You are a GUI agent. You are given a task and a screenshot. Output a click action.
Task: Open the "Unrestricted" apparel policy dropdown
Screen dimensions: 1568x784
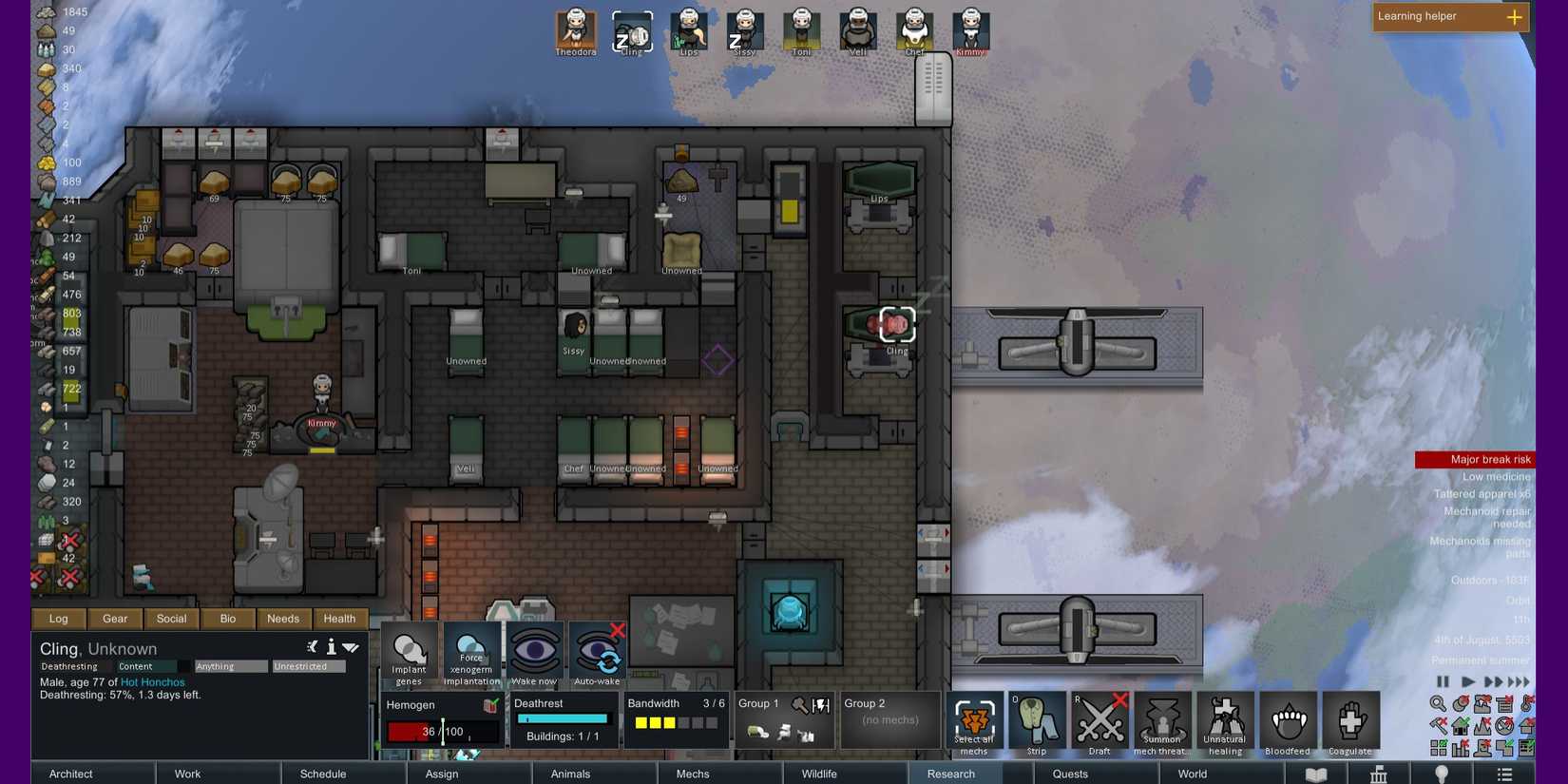pyautogui.click(x=307, y=666)
